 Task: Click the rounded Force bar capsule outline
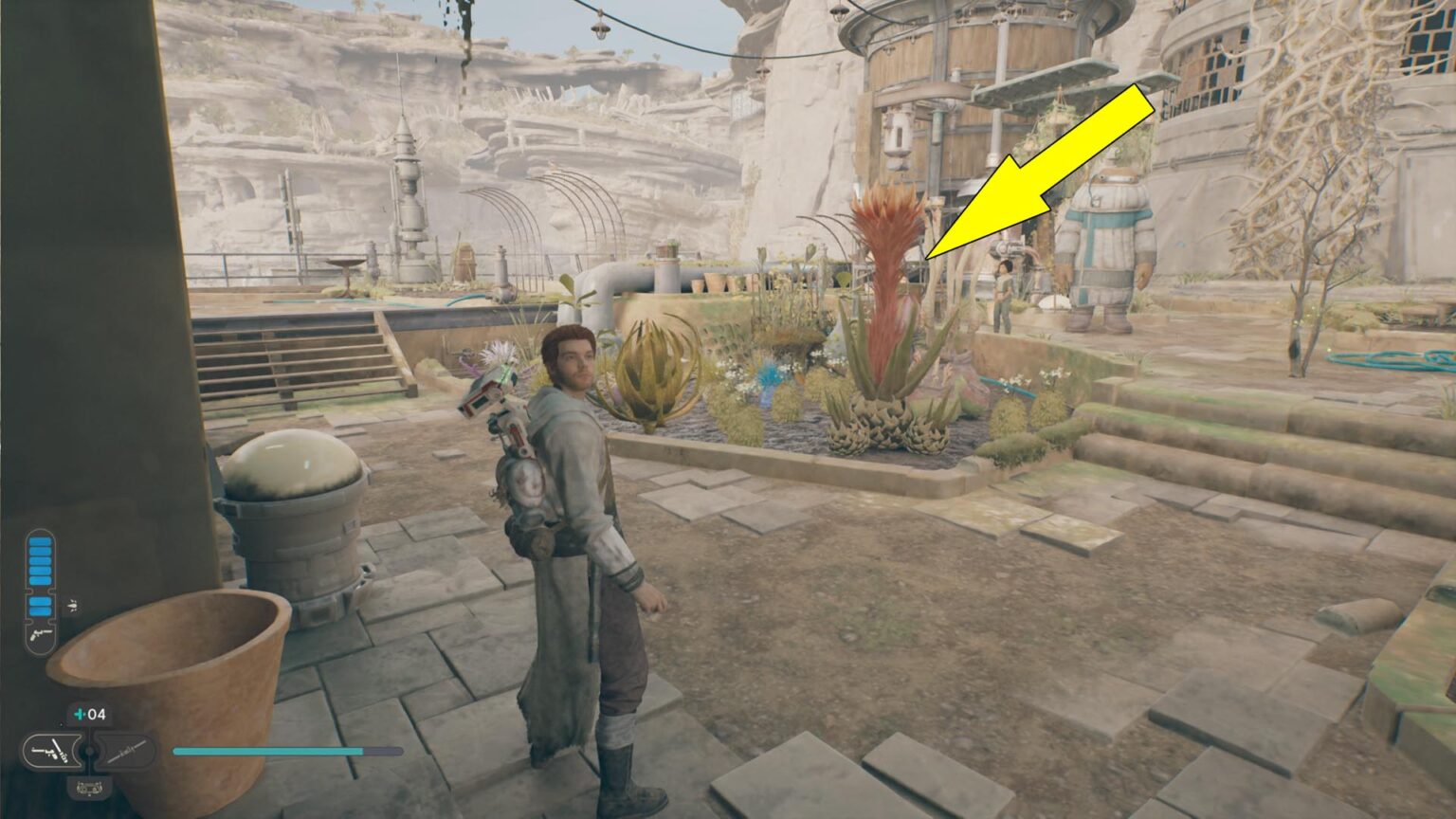point(39,592)
